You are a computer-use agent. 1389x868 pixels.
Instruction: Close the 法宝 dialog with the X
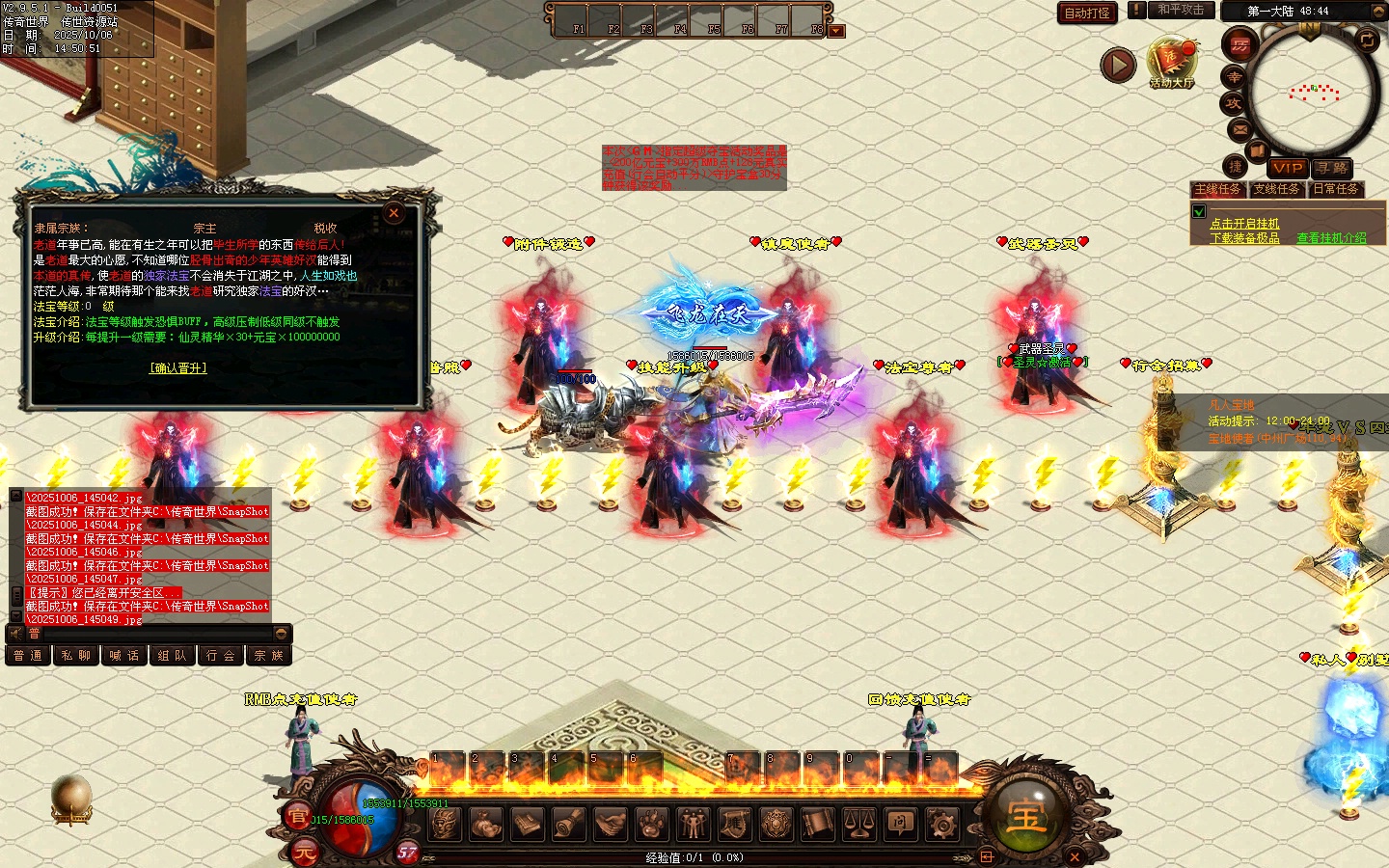pos(394,213)
